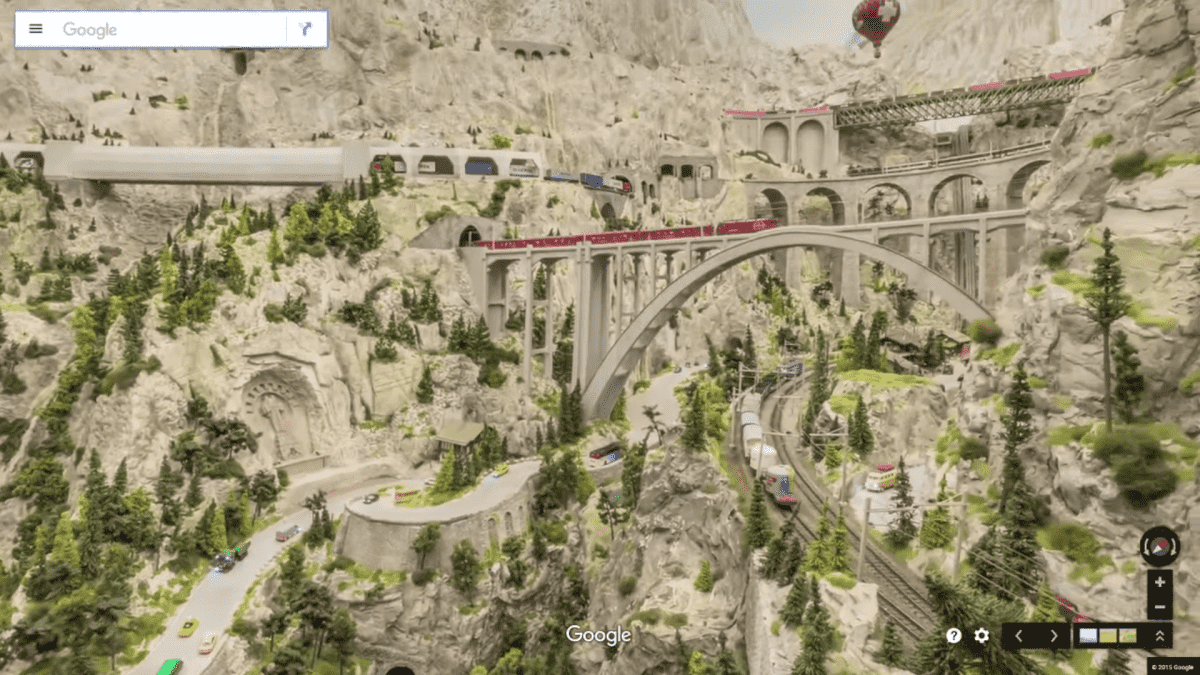Open help via the question mark icon
This screenshot has width=1200, height=675.
pos(954,635)
